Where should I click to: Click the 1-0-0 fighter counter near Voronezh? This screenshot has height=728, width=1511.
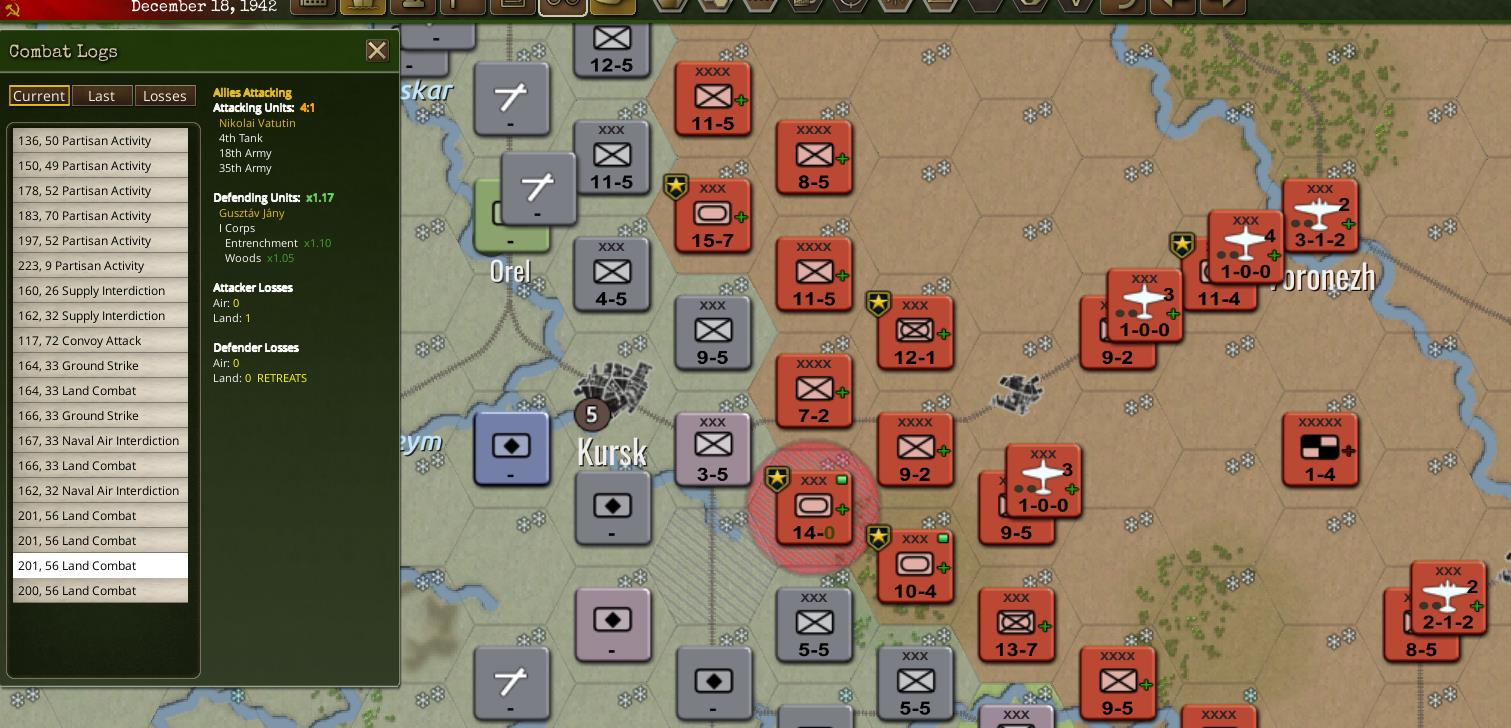[1244, 245]
